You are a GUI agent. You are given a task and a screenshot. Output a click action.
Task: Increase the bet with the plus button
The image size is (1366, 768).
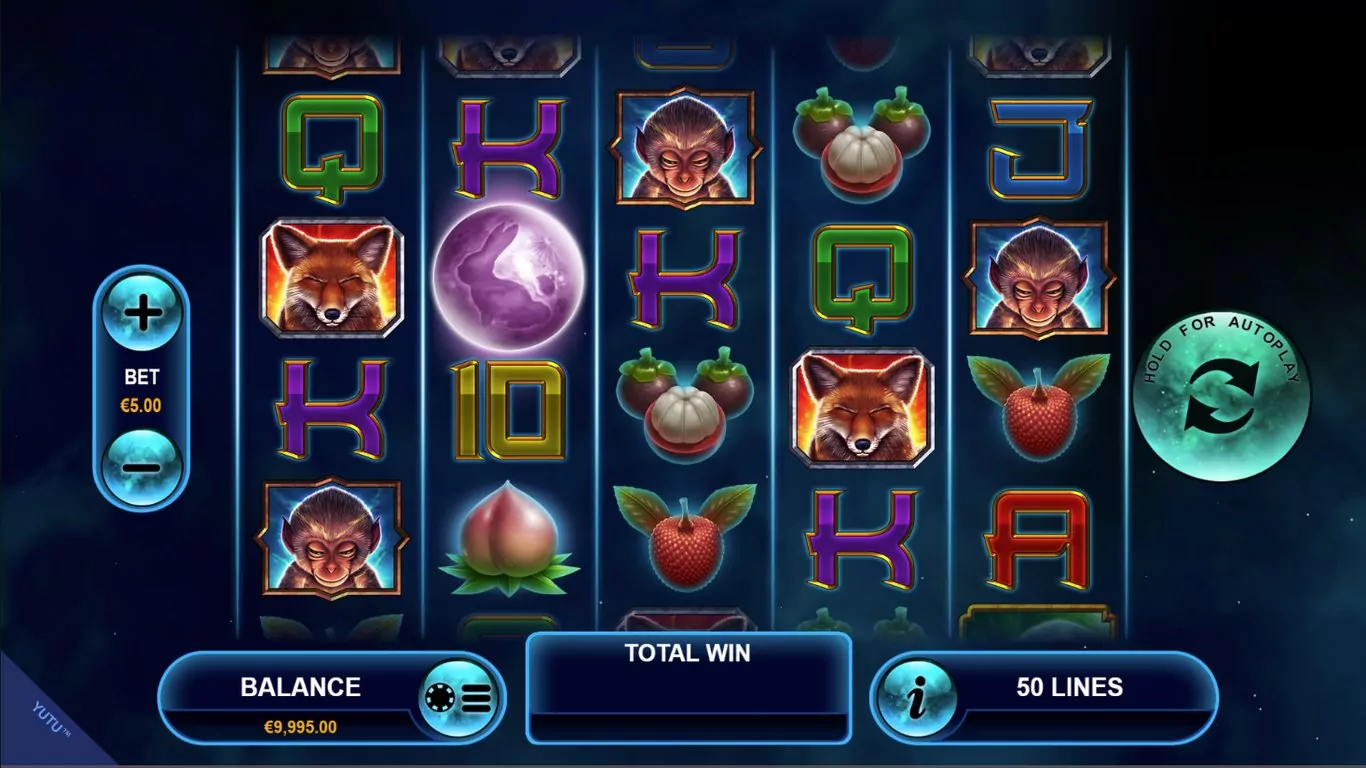(142, 314)
